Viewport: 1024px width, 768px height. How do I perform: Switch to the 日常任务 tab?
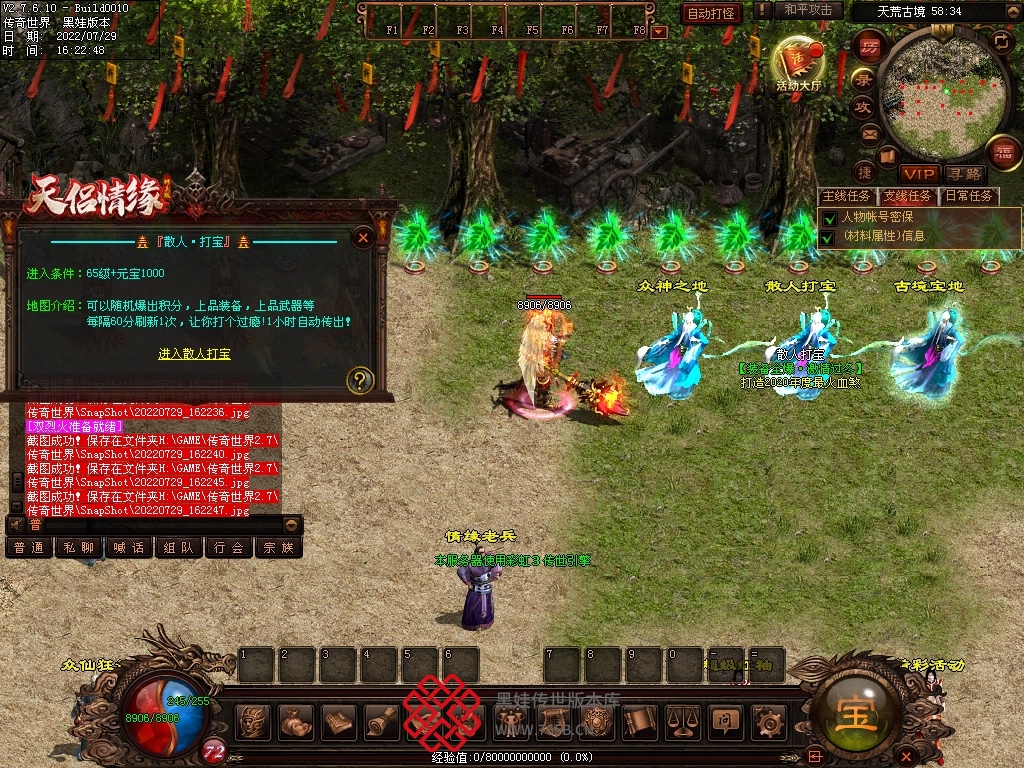click(969, 196)
